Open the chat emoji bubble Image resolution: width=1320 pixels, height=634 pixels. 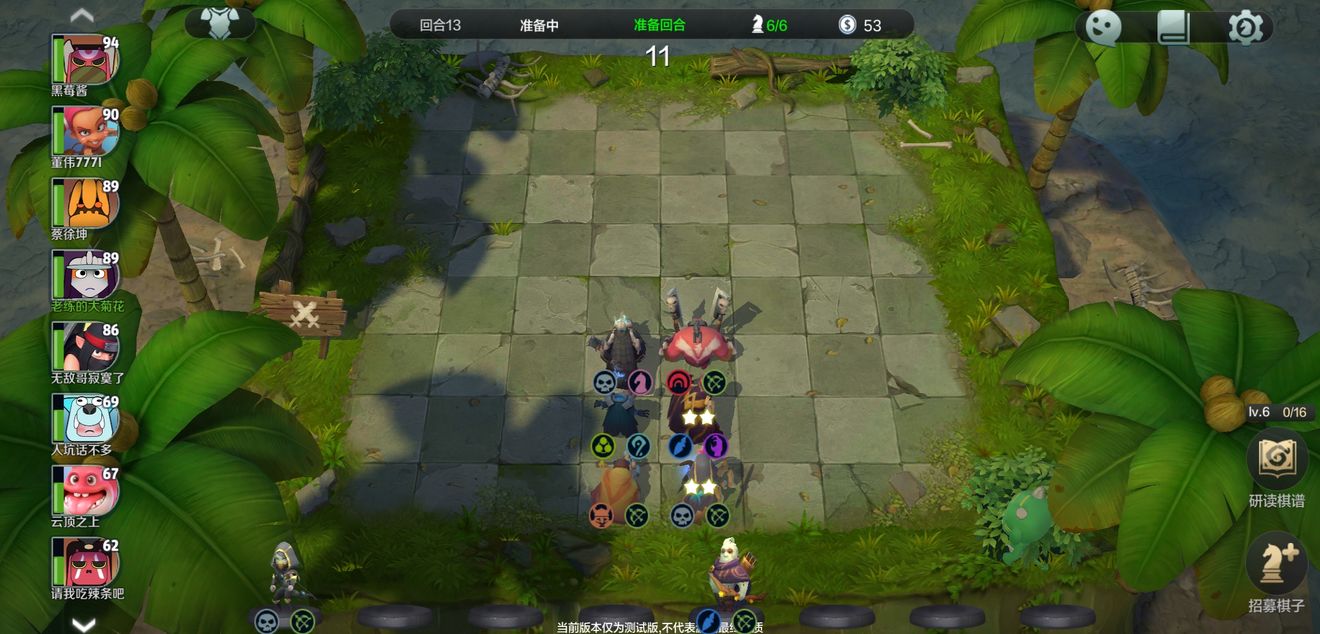[1104, 27]
